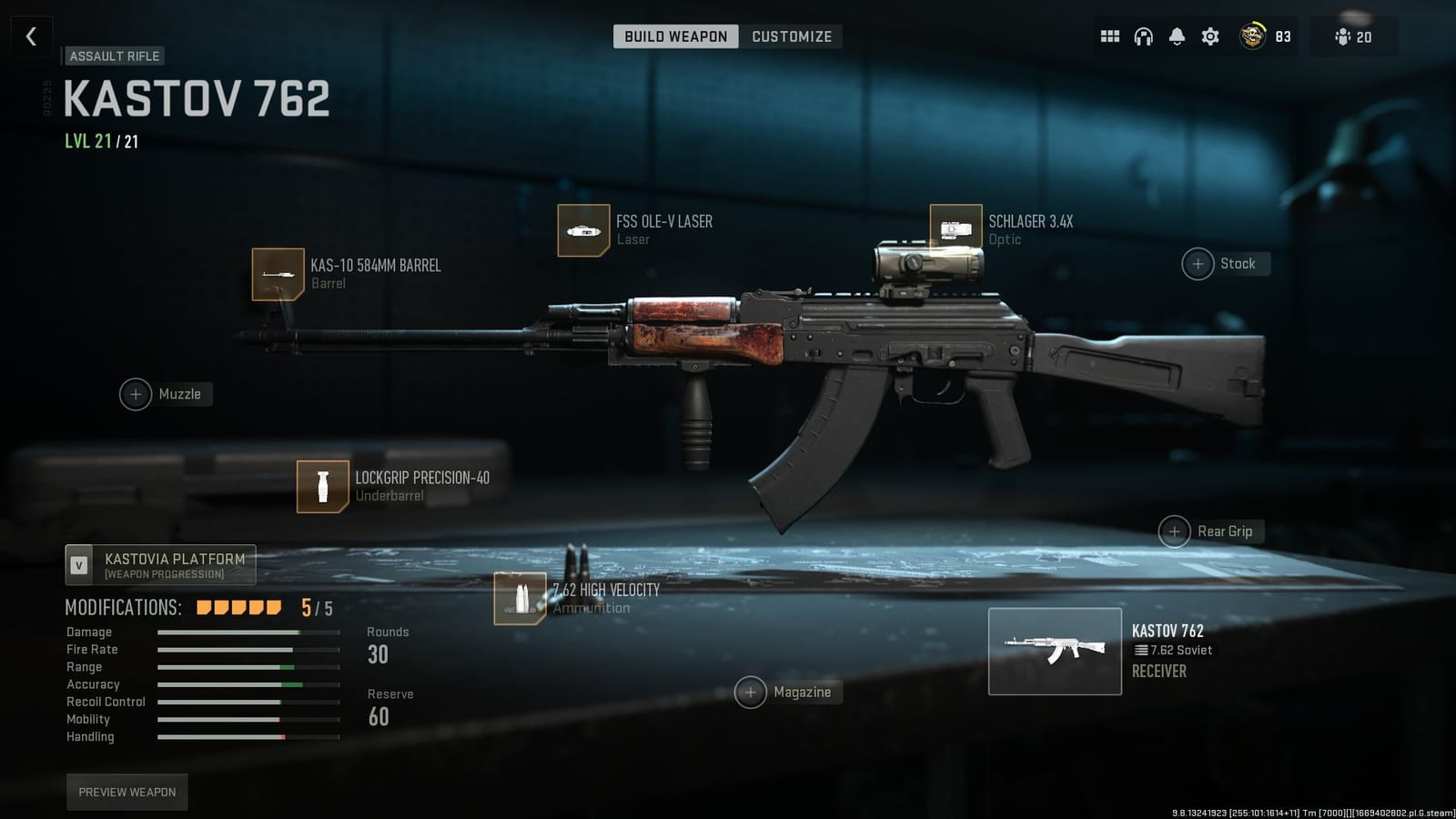
Task: Open the 7.62 High Velocity ammunition icon
Action: [519, 599]
